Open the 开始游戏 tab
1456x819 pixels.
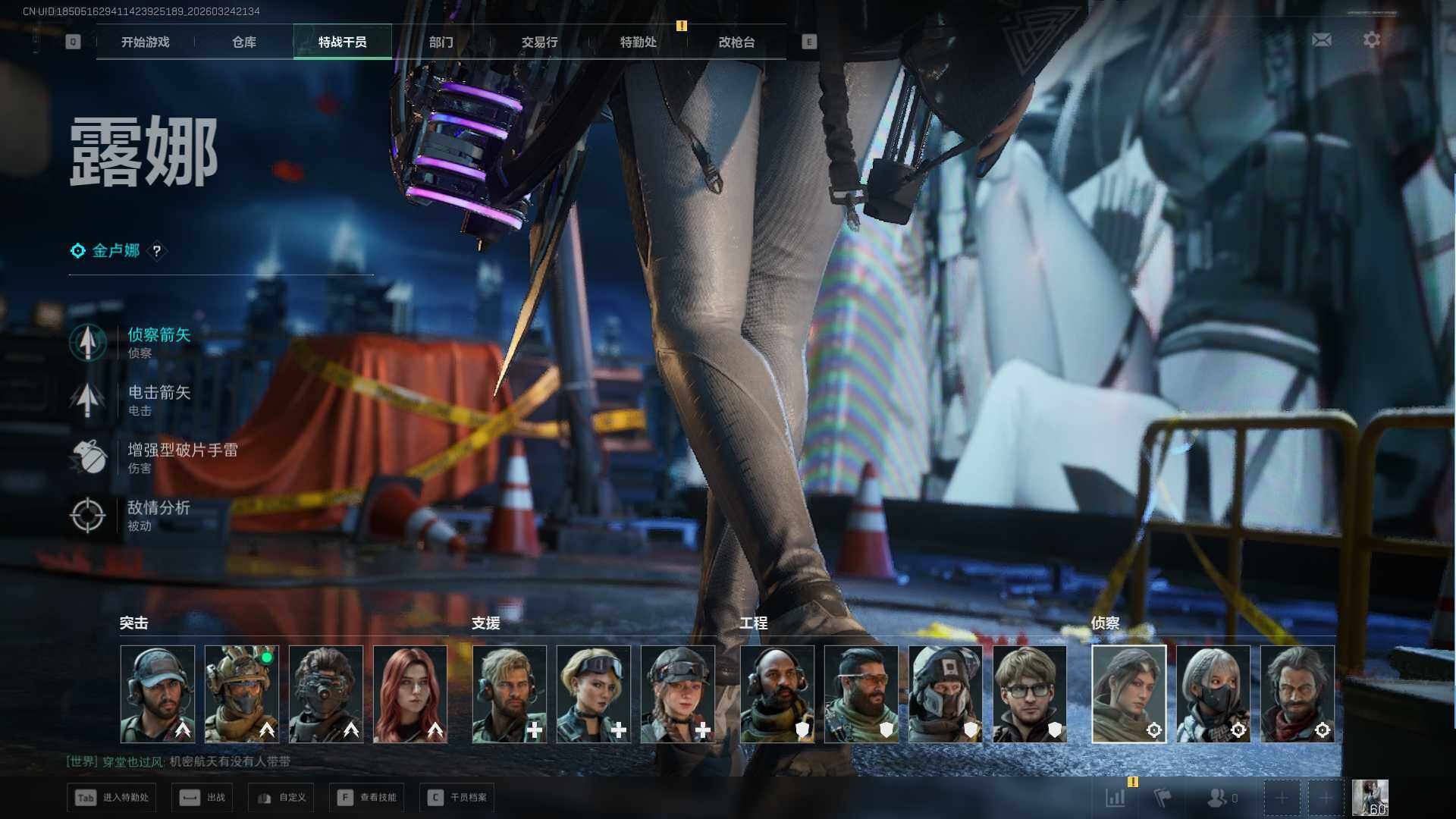[145, 42]
